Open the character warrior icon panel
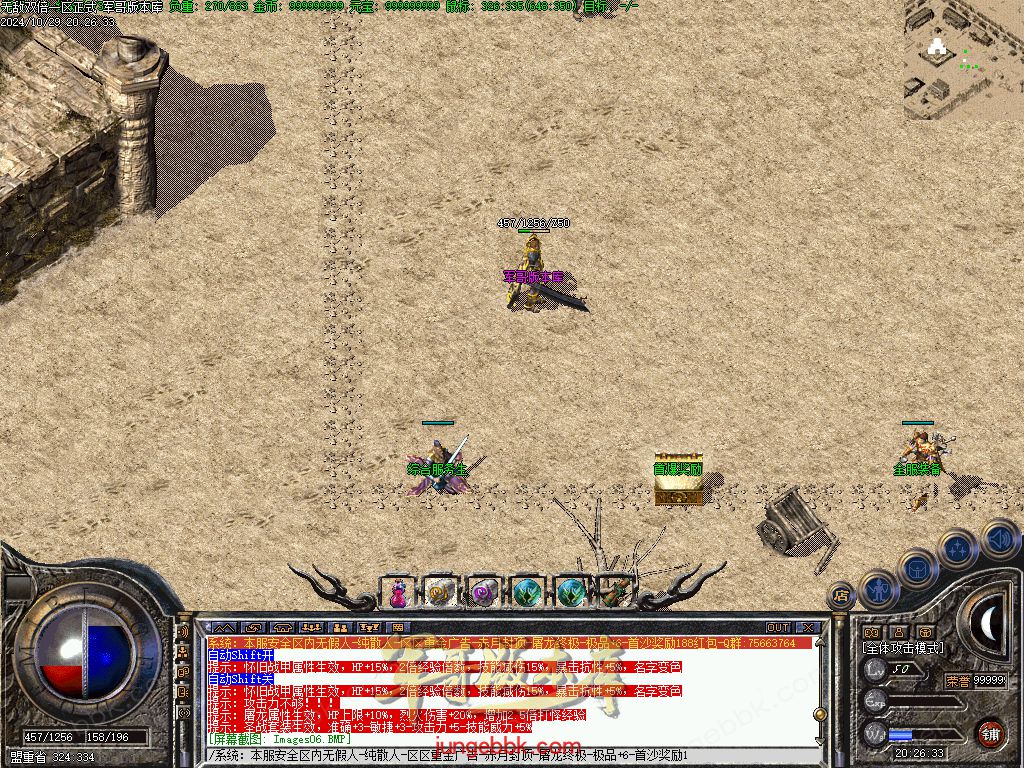The width and height of the screenshot is (1024, 768). point(878,589)
